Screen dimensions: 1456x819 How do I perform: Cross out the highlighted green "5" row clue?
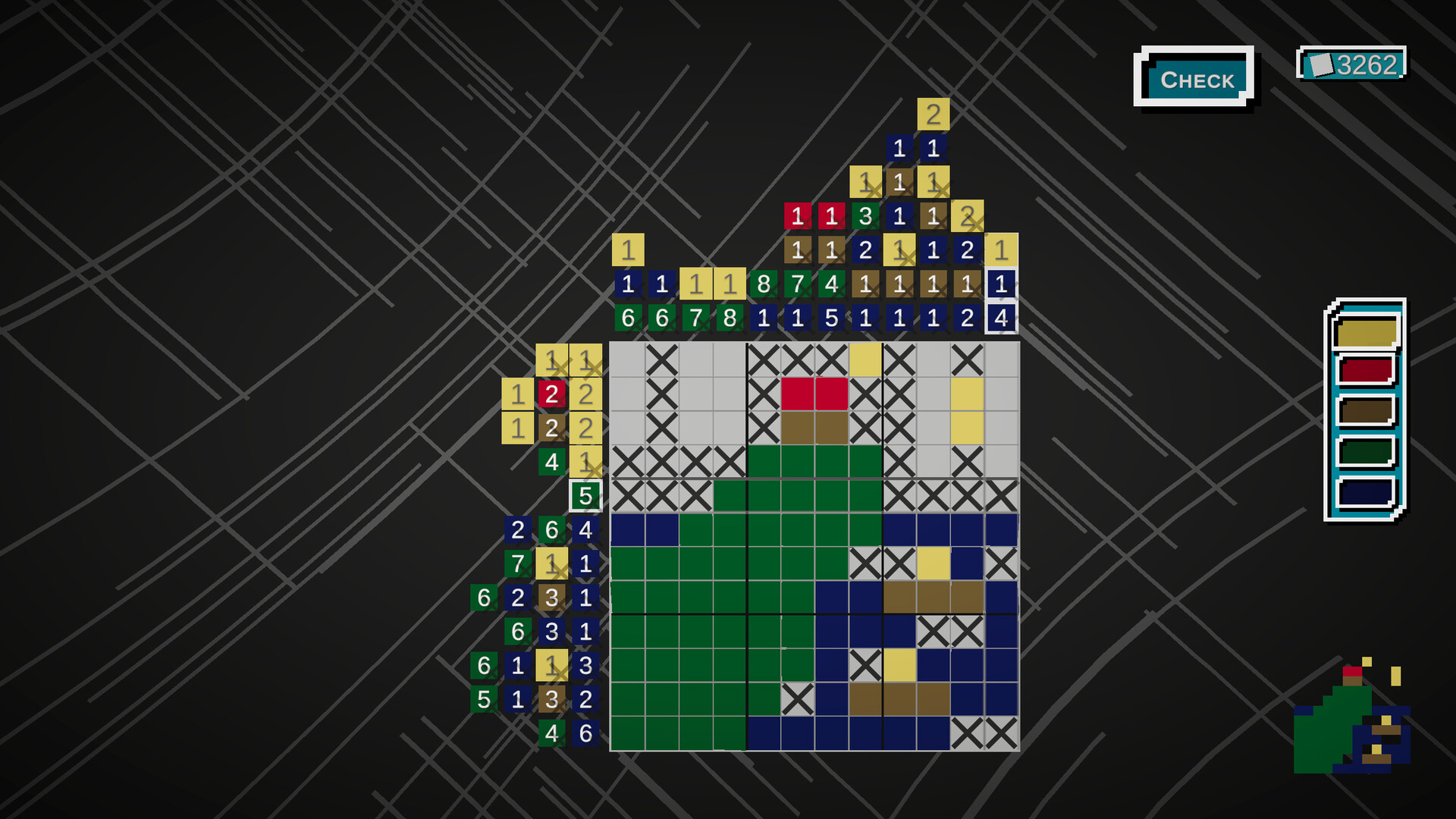[x=585, y=495]
